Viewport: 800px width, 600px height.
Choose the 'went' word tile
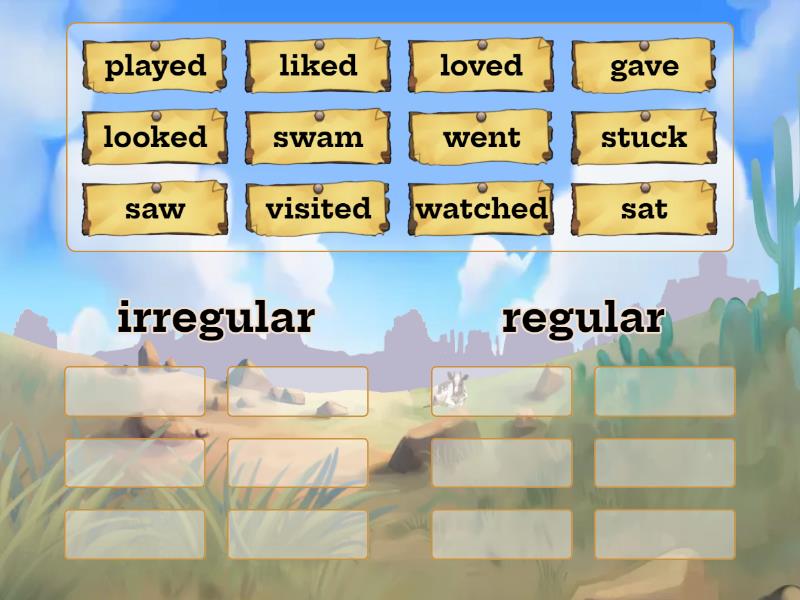(481, 137)
